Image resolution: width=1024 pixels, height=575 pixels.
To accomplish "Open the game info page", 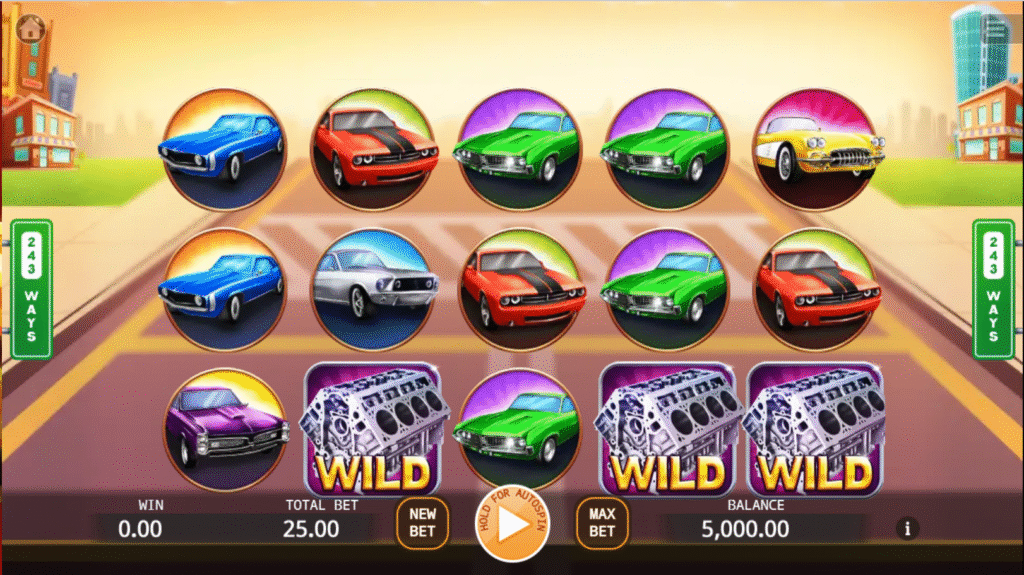I will pos(908,527).
